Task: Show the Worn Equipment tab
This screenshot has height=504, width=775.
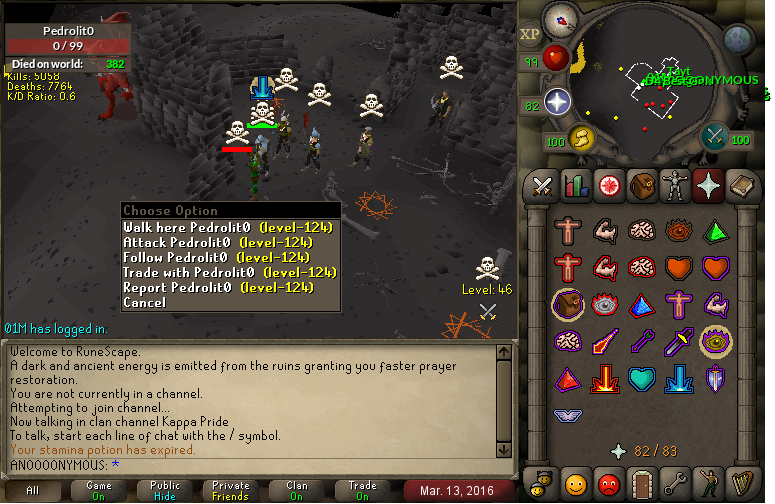Action: (676, 185)
